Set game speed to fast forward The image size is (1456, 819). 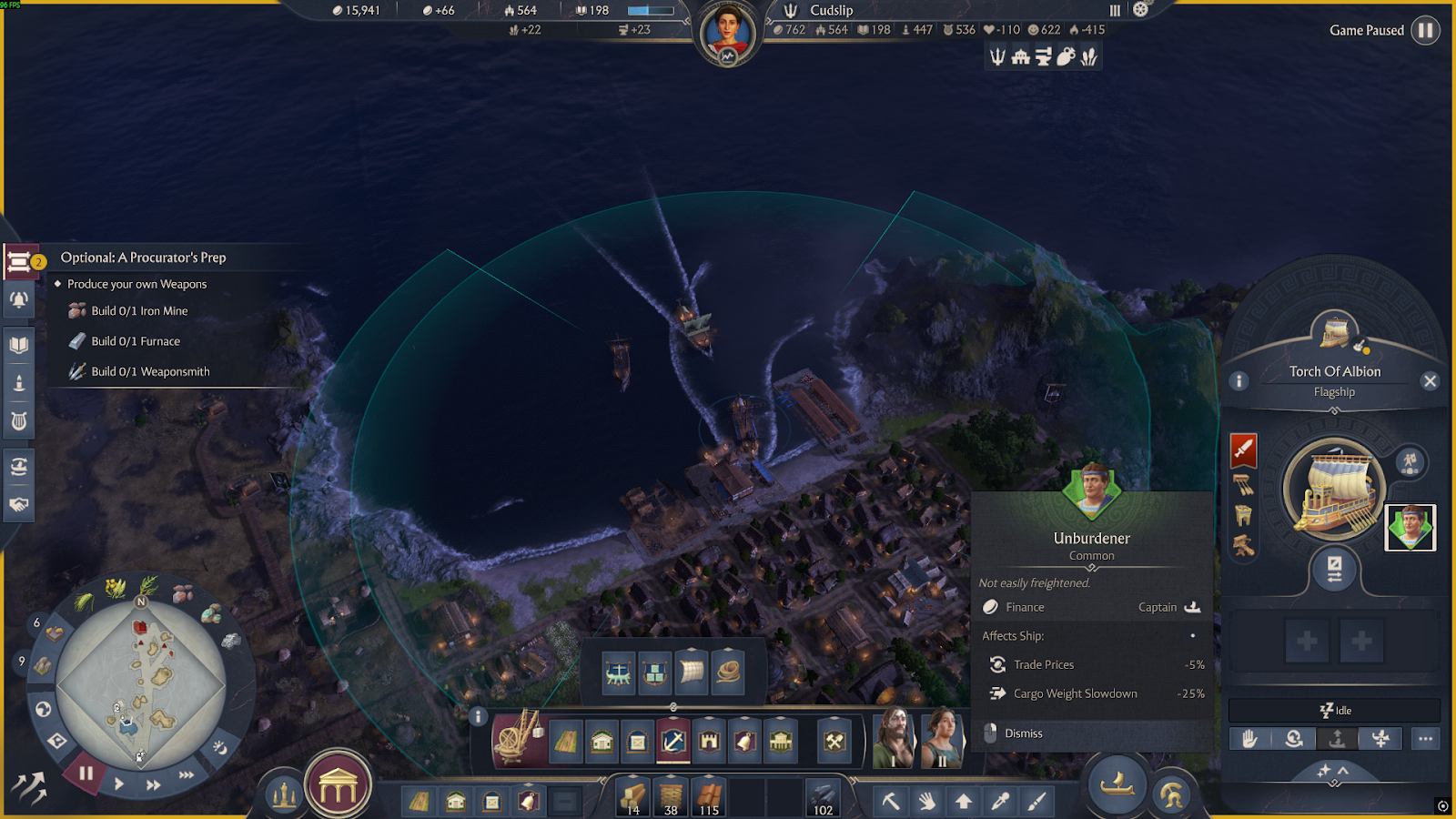[154, 784]
